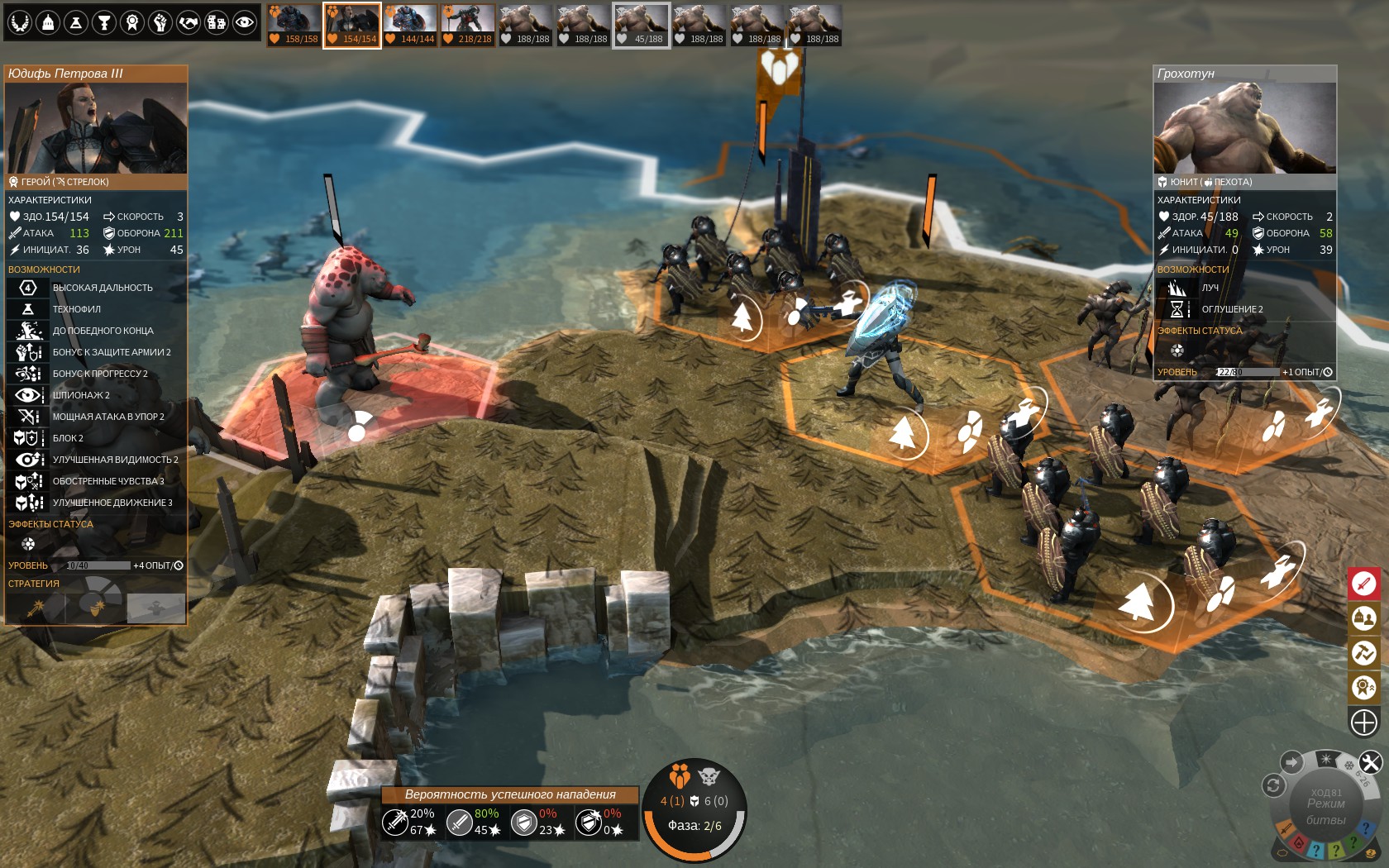Open the laurel wreath empire screen
The image size is (1389, 868).
click(20, 22)
